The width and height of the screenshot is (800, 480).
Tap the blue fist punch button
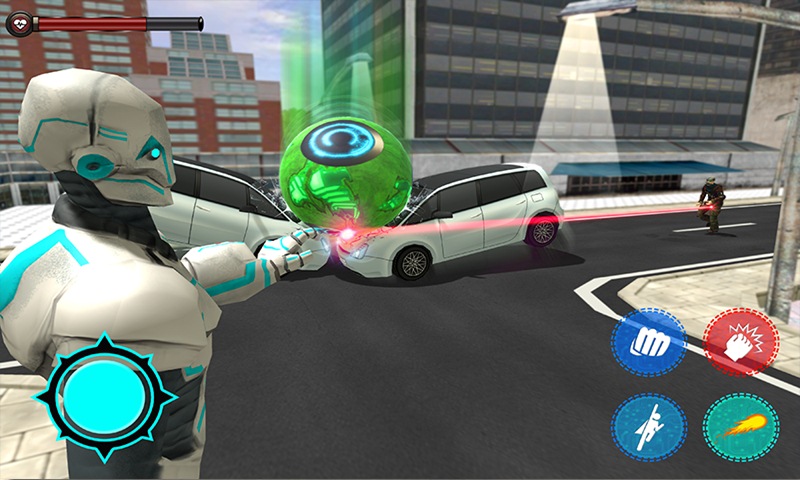pyautogui.click(x=648, y=342)
